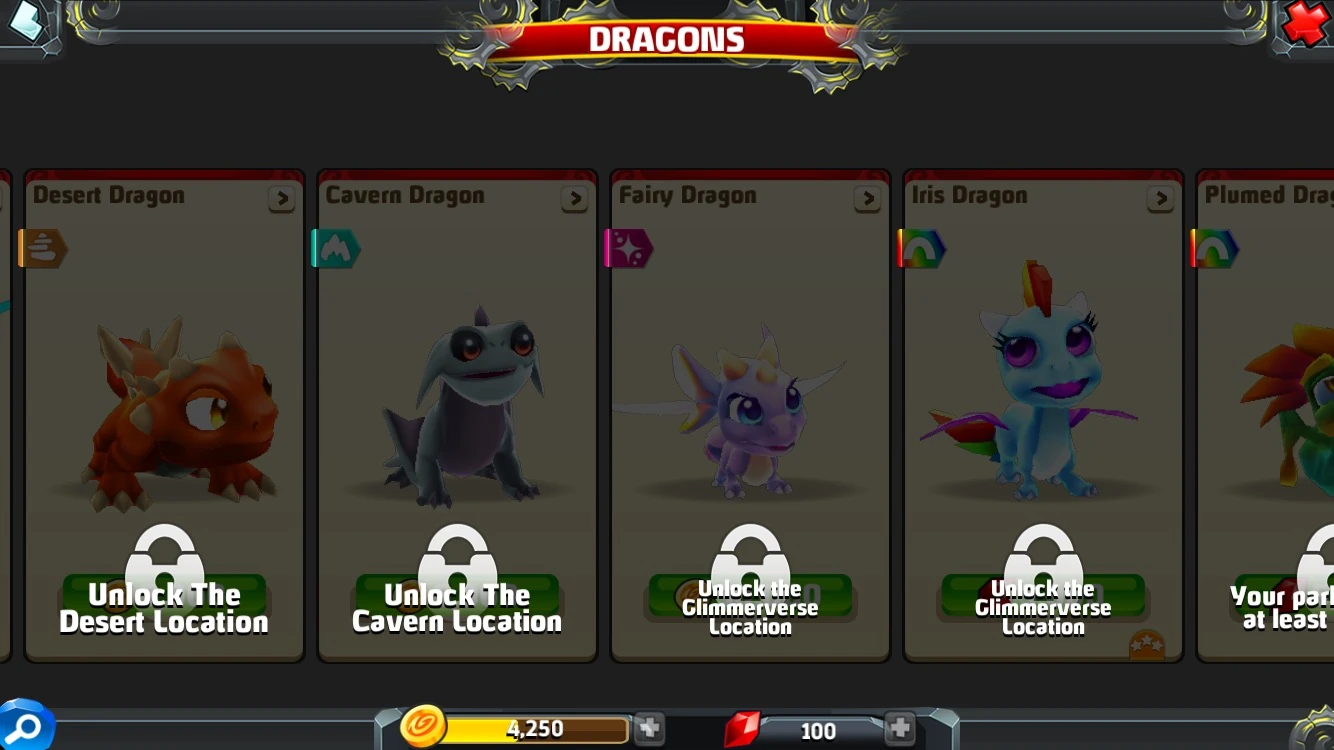Expand the Desert Dragon details arrow
The height and width of the screenshot is (750, 1334).
281,199
